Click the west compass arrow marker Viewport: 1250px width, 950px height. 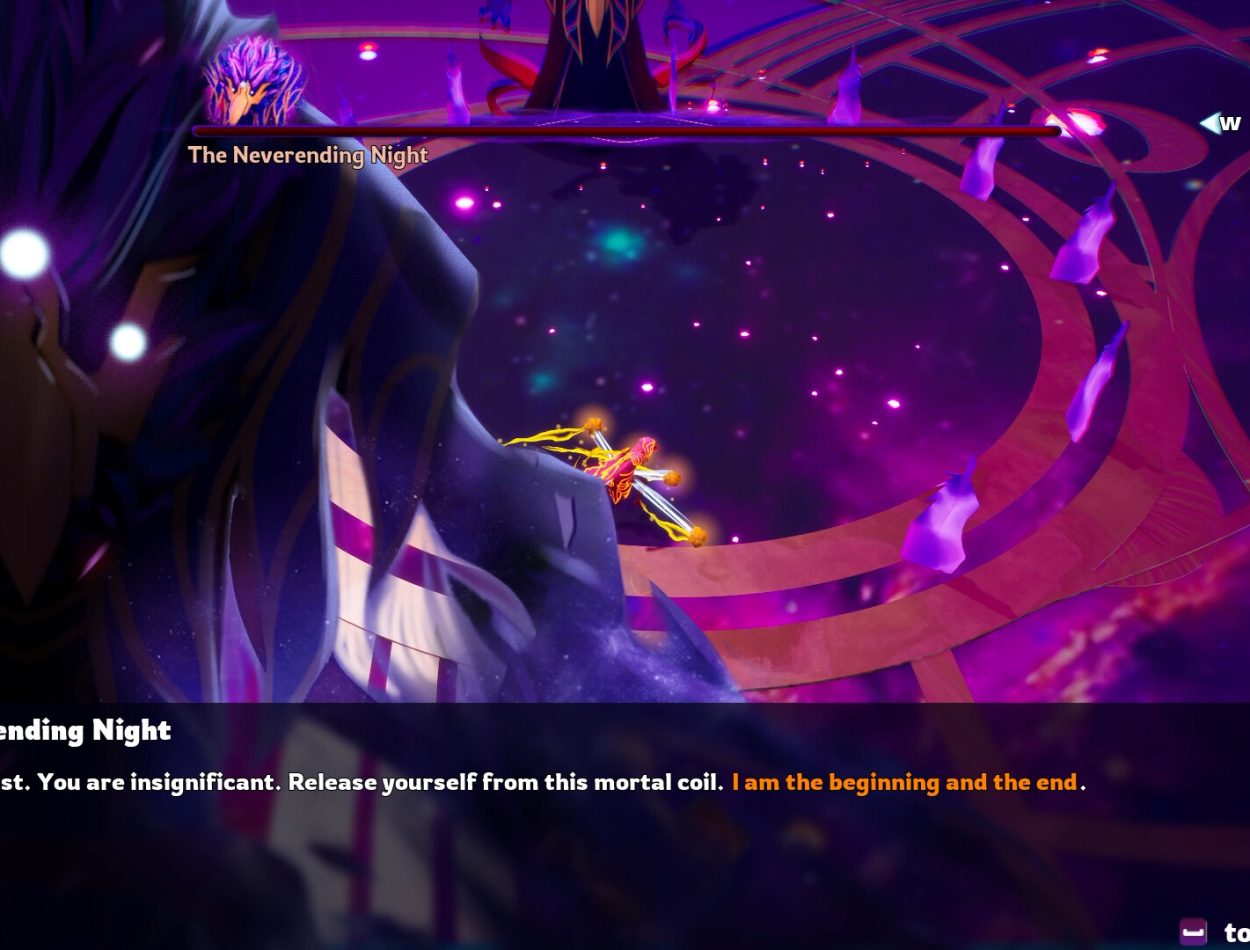coord(1211,123)
